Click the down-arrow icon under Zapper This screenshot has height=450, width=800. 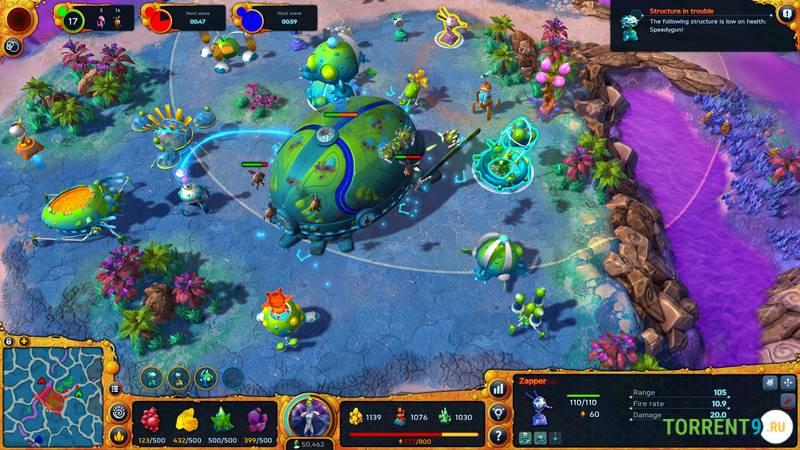(555, 437)
